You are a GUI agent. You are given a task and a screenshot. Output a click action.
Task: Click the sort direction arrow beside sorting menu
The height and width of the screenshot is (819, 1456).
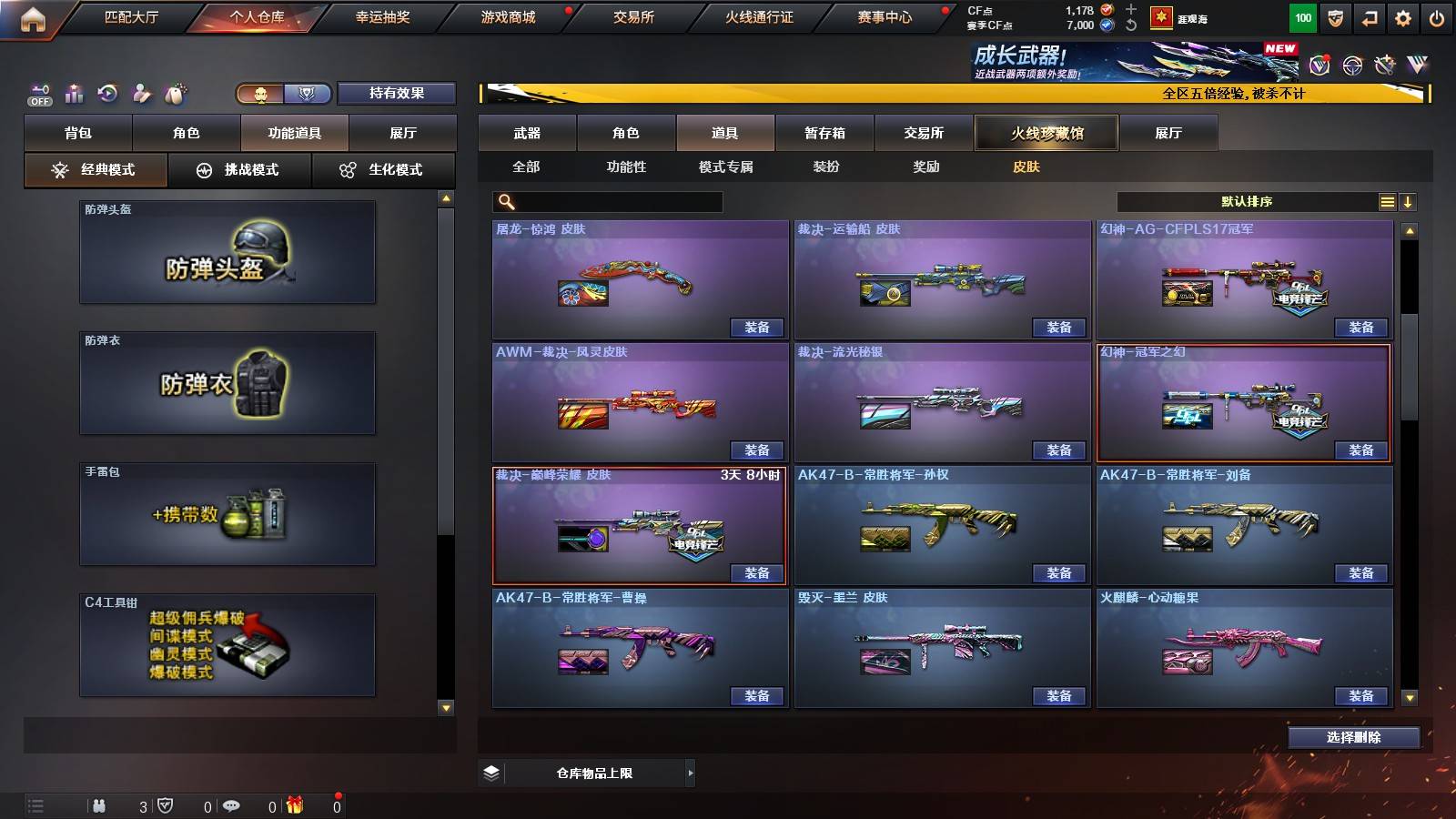(x=1409, y=201)
